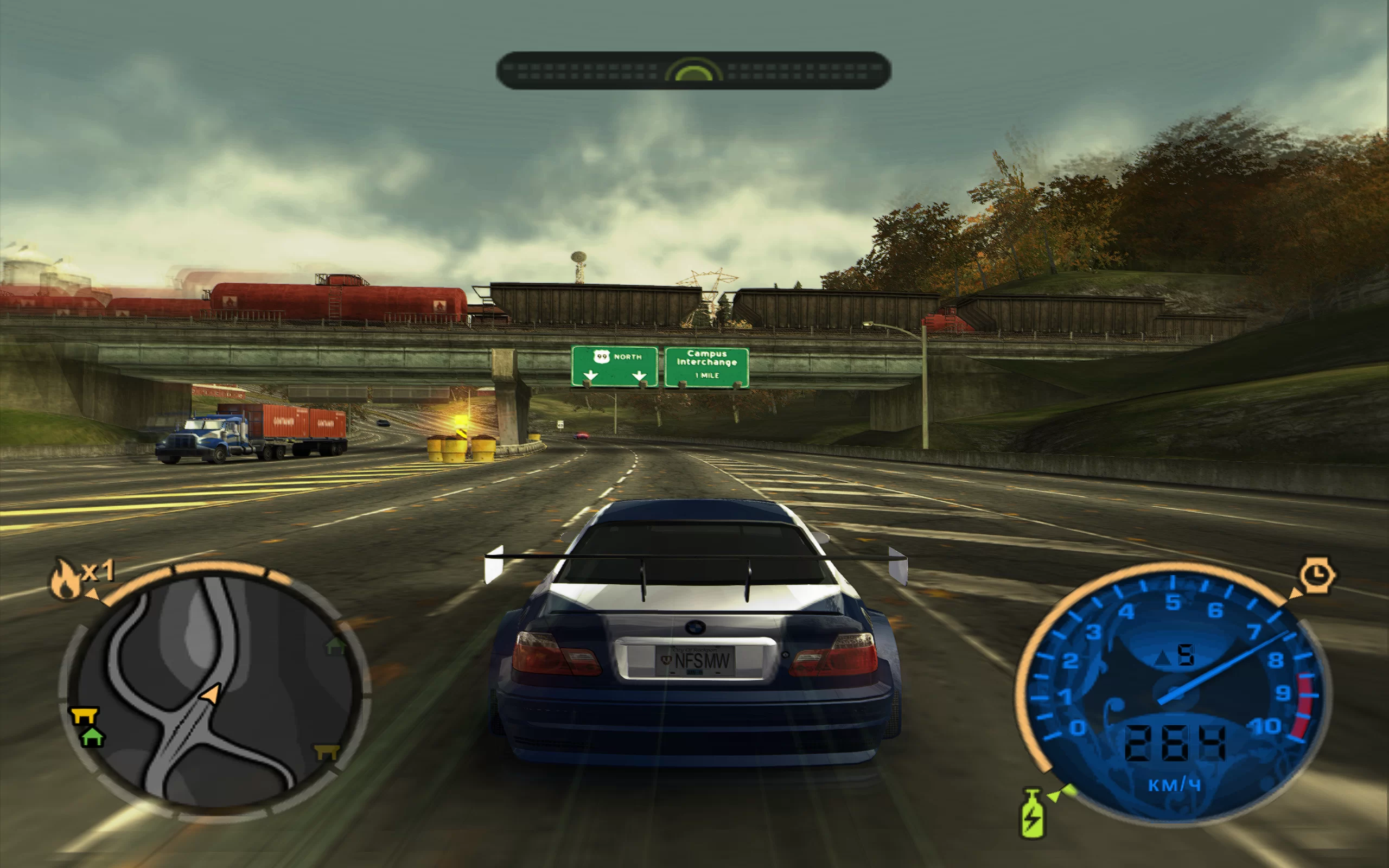Activate the green nitrous bottle icon
The image size is (1389, 868).
pyautogui.click(x=1031, y=814)
